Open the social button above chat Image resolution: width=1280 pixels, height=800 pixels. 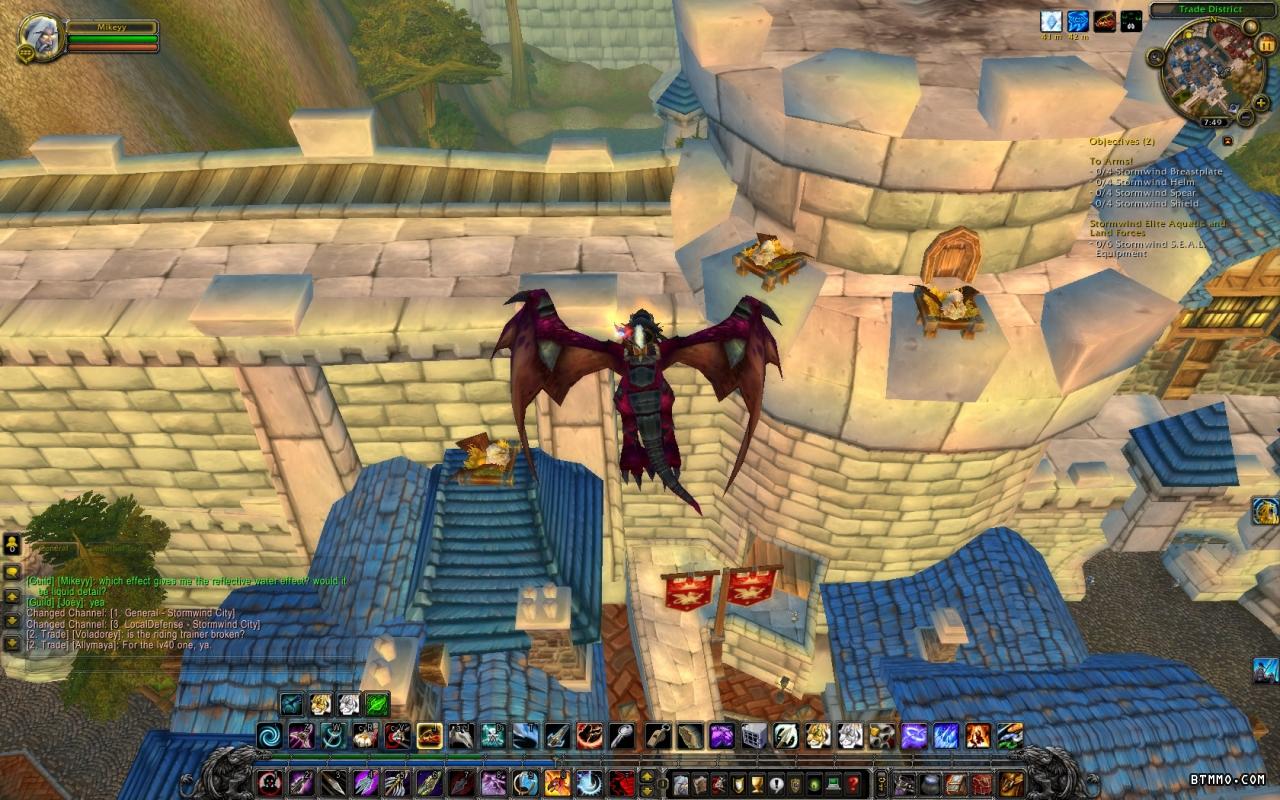pyautogui.click(x=12, y=545)
